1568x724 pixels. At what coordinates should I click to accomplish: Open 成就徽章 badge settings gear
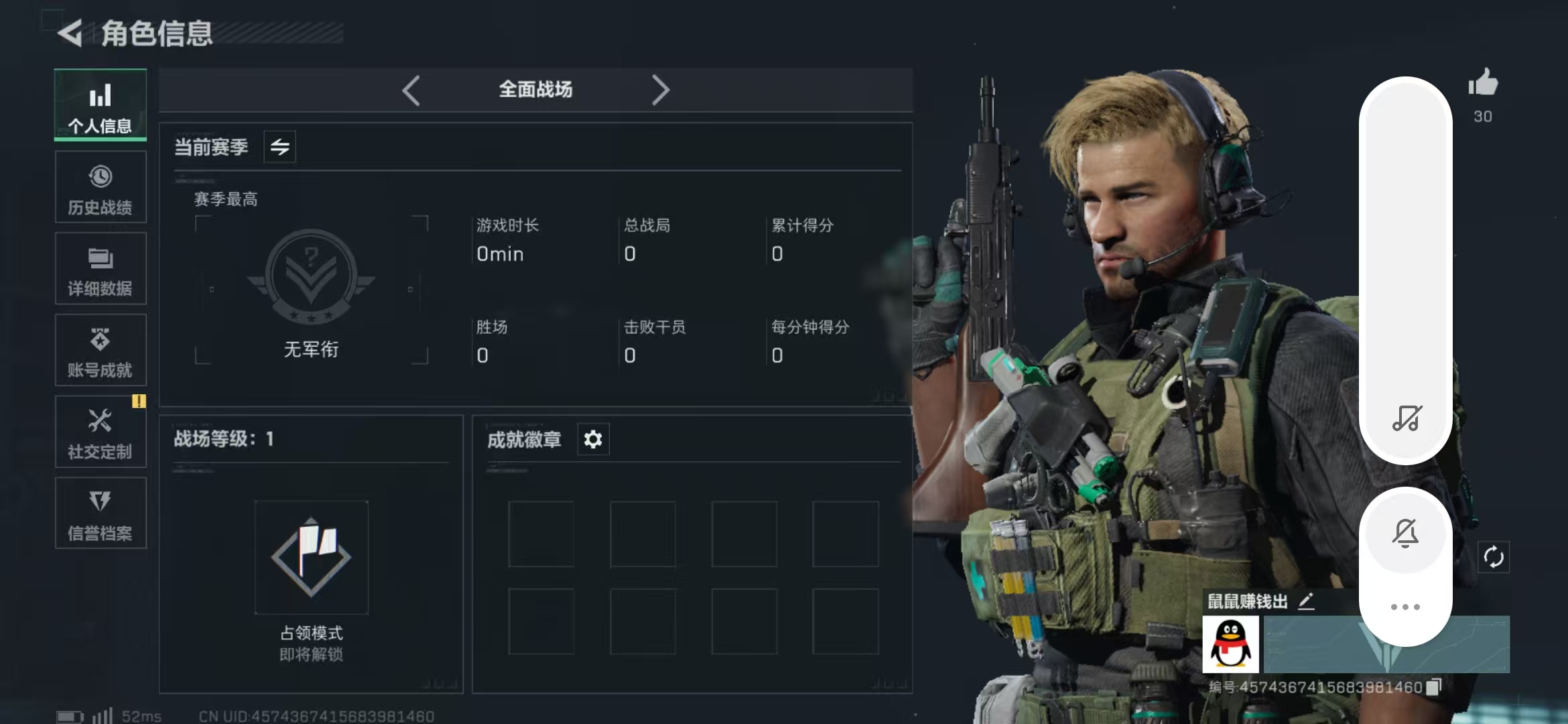(x=593, y=440)
